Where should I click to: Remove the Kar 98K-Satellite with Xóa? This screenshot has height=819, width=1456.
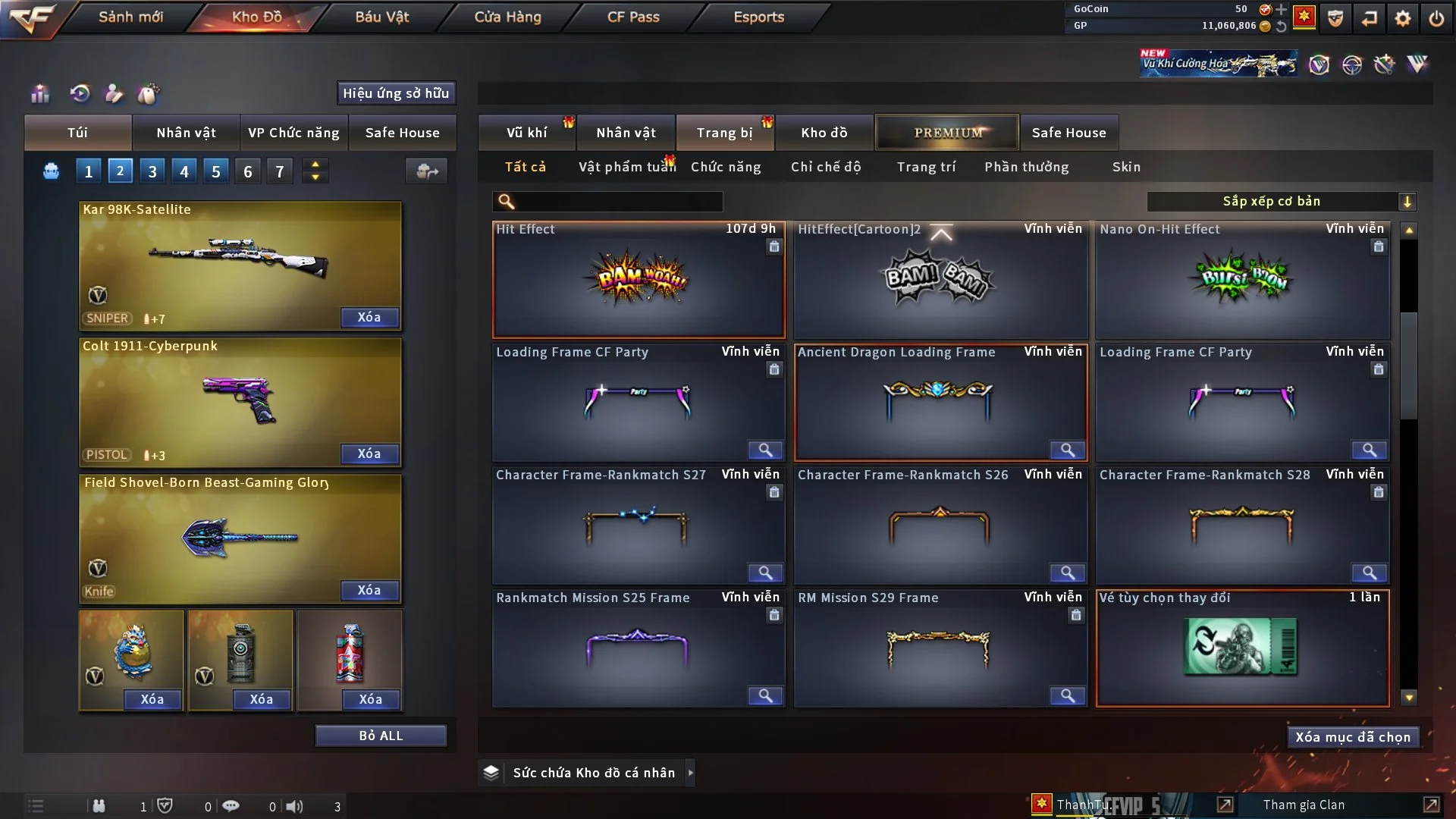click(369, 317)
